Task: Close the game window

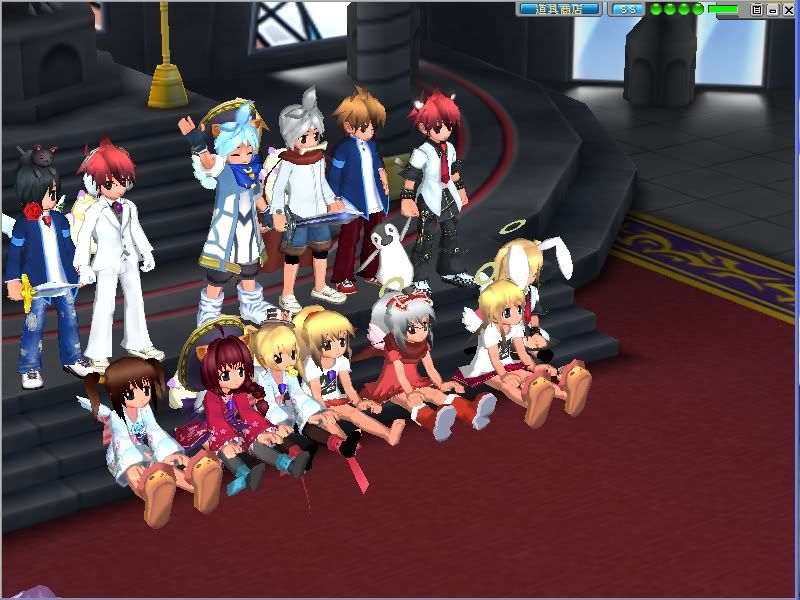Action: click(x=787, y=9)
